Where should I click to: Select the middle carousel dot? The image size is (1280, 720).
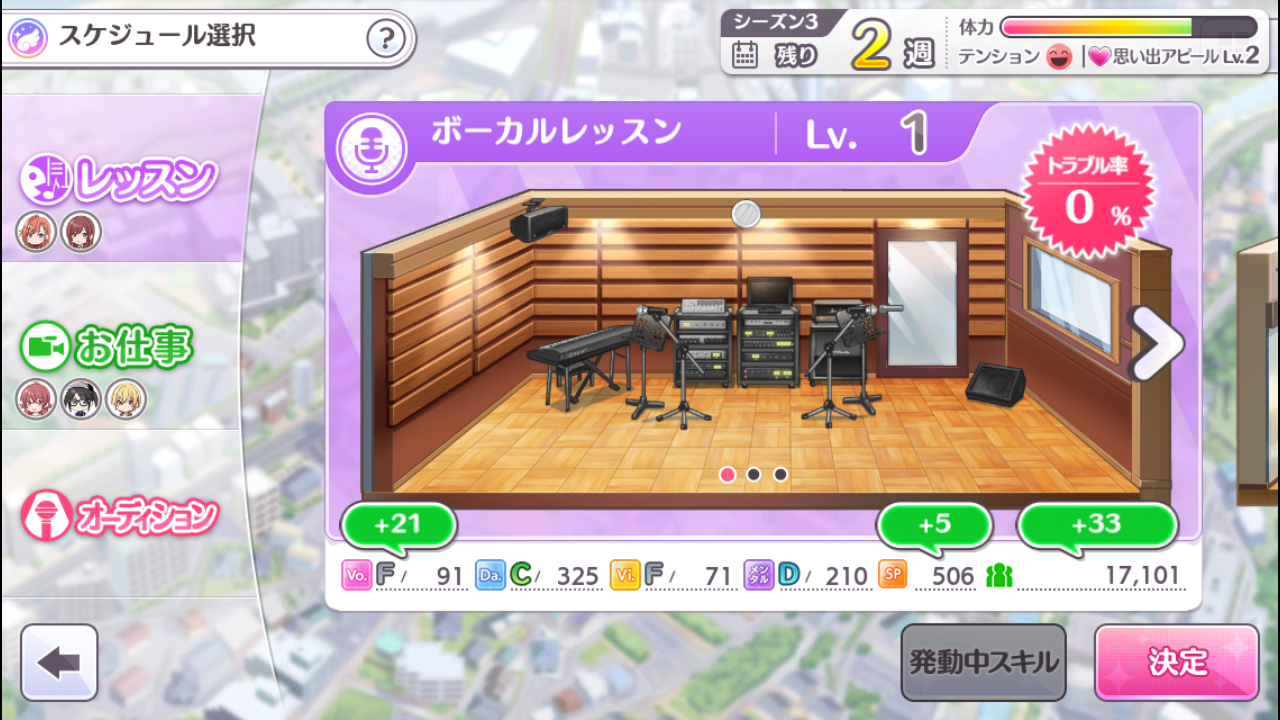[x=753, y=476]
